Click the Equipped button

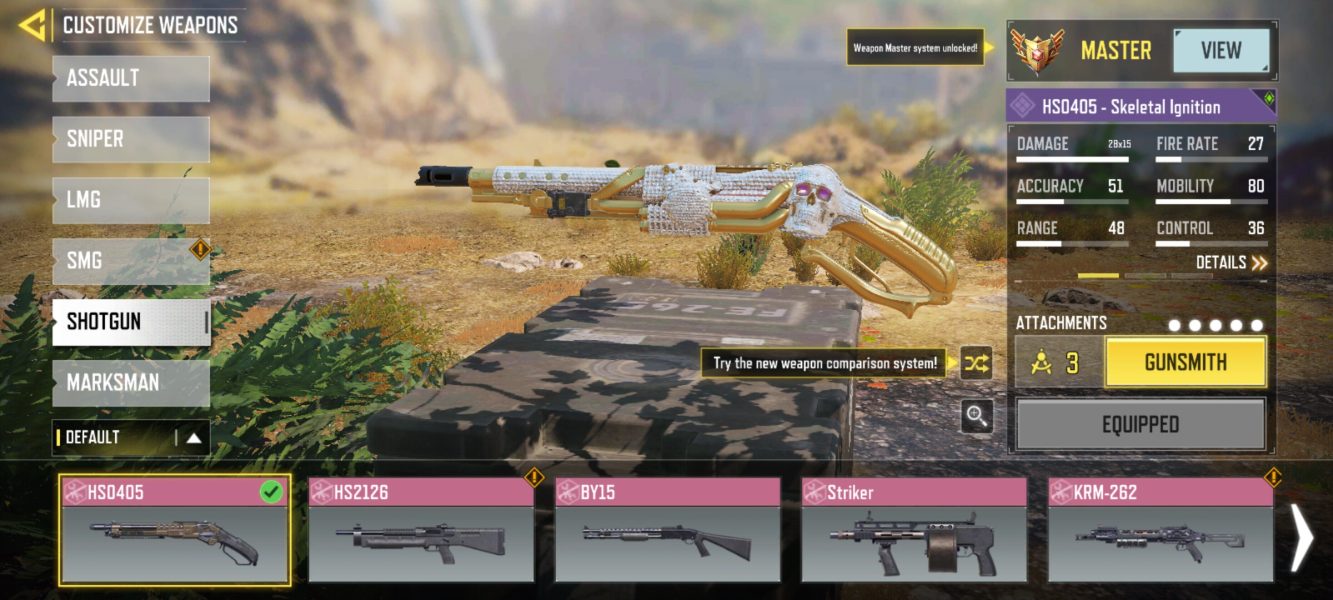pyautogui.click(x=1140, y=424)
